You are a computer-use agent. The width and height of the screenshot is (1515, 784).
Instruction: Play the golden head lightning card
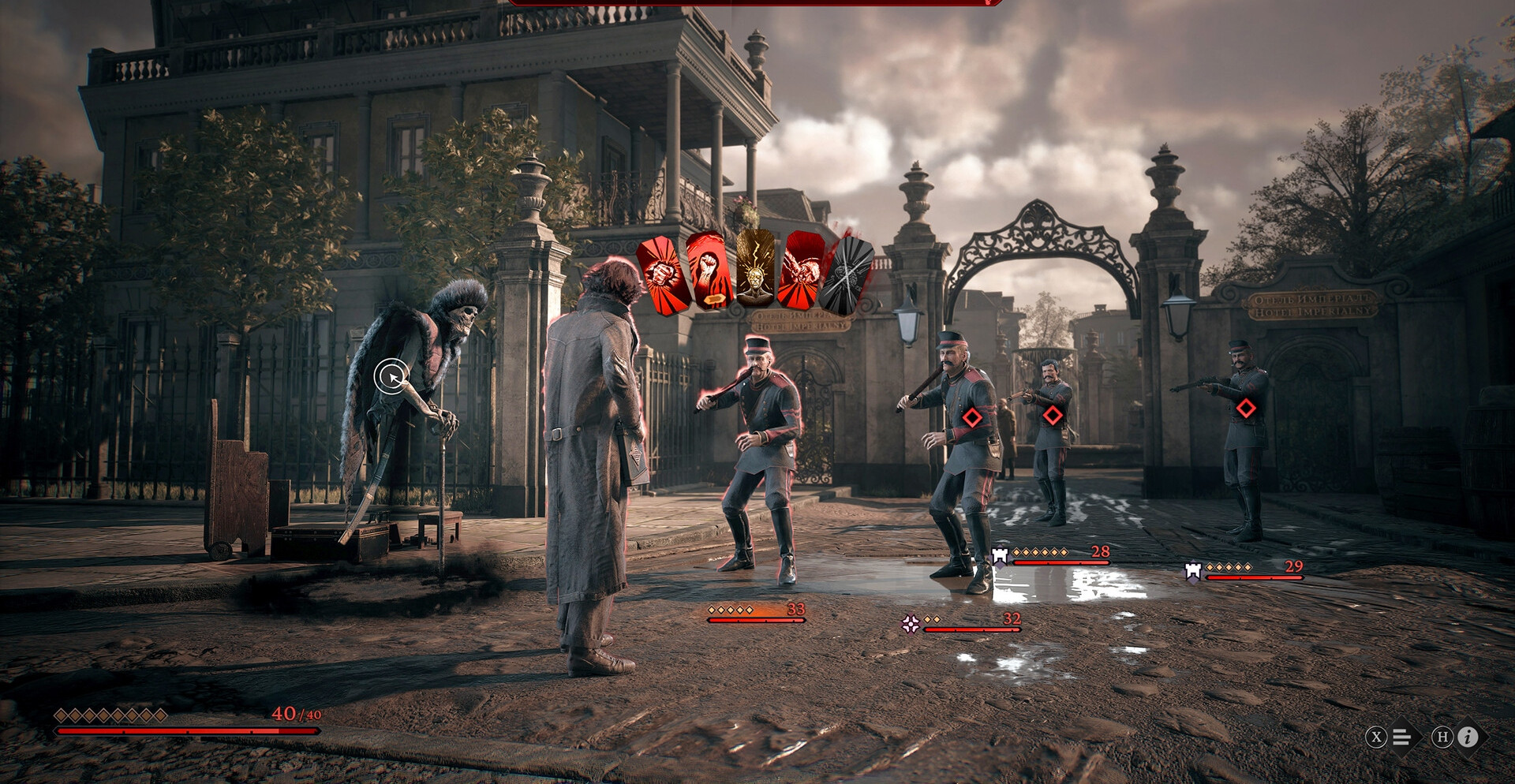(756, 270)
